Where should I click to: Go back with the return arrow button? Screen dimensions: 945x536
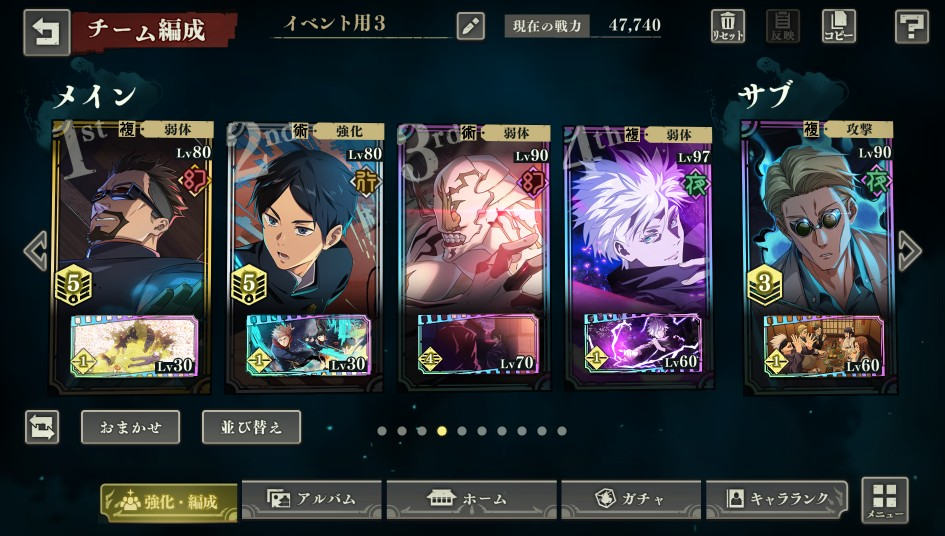46,31
